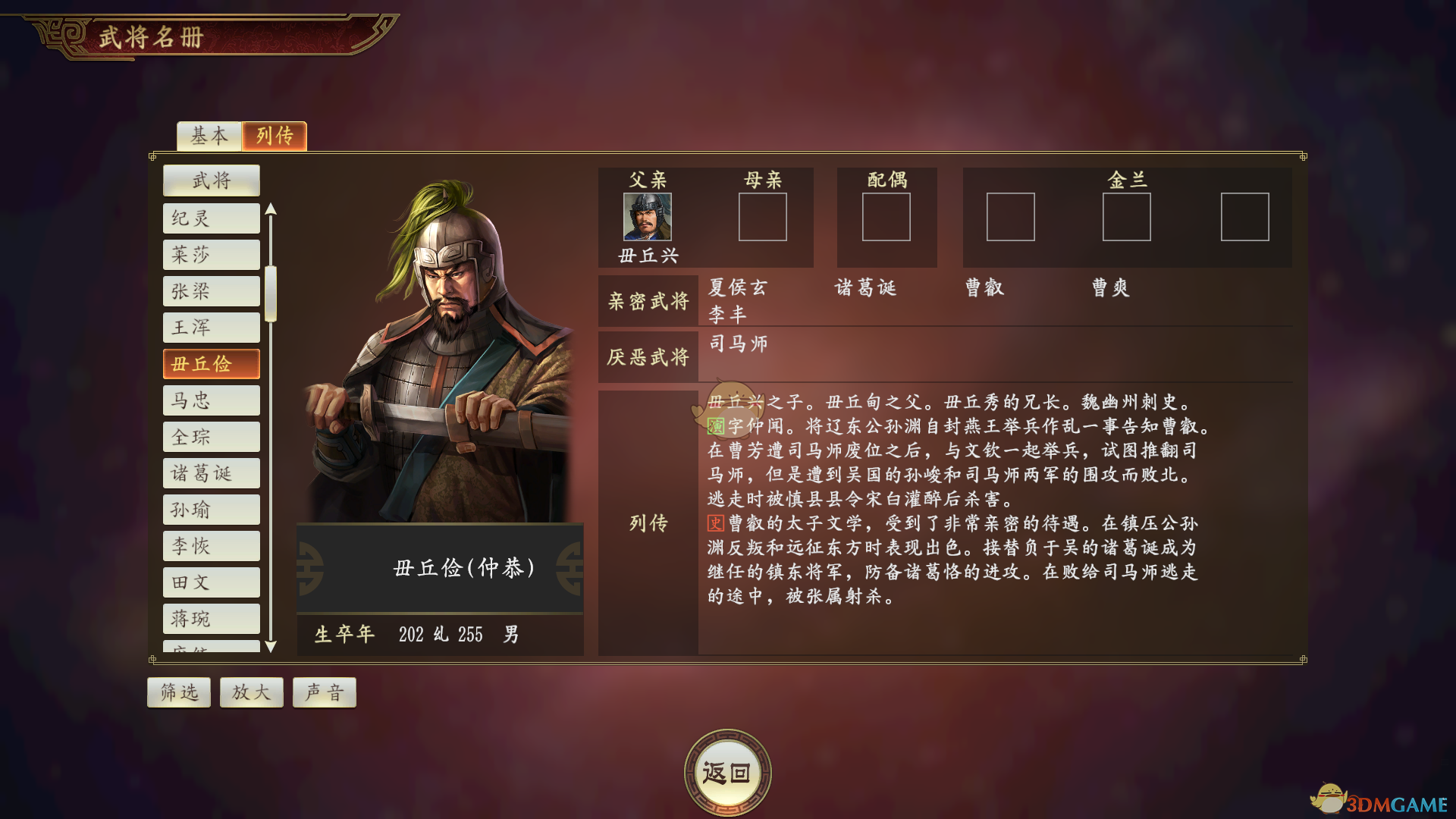This screenshot has width=1456, height=819.
Task: Click the scroll-down arrow below the general list
Action: (271, 646)
